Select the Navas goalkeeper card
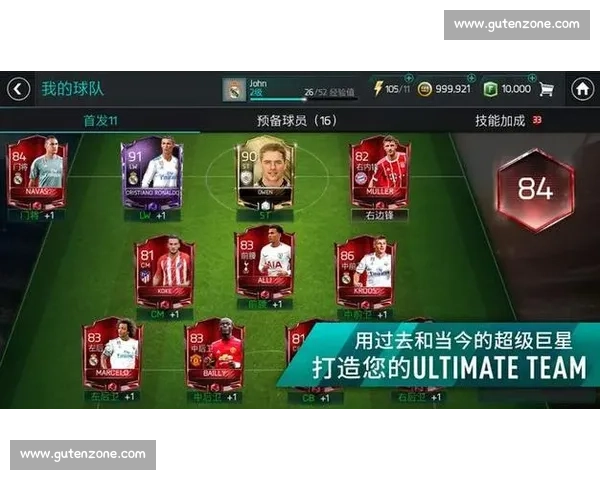Viewport: 600px width, 480px height. [37, 172]
